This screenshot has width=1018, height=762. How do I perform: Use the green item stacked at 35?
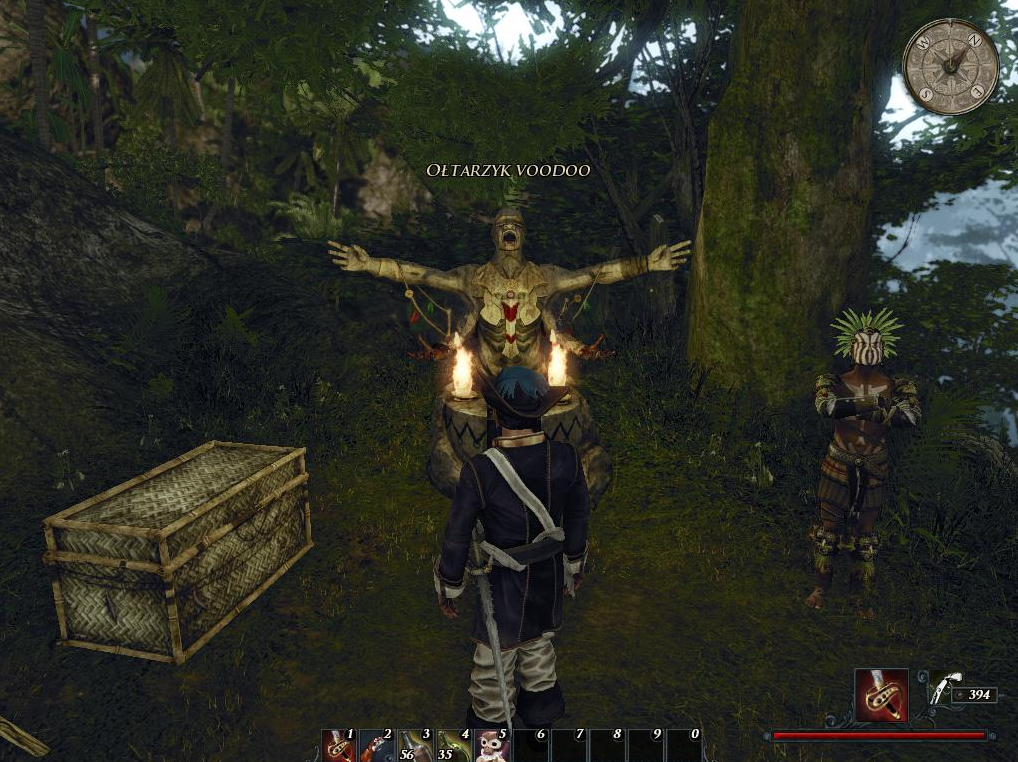point(453,746)
